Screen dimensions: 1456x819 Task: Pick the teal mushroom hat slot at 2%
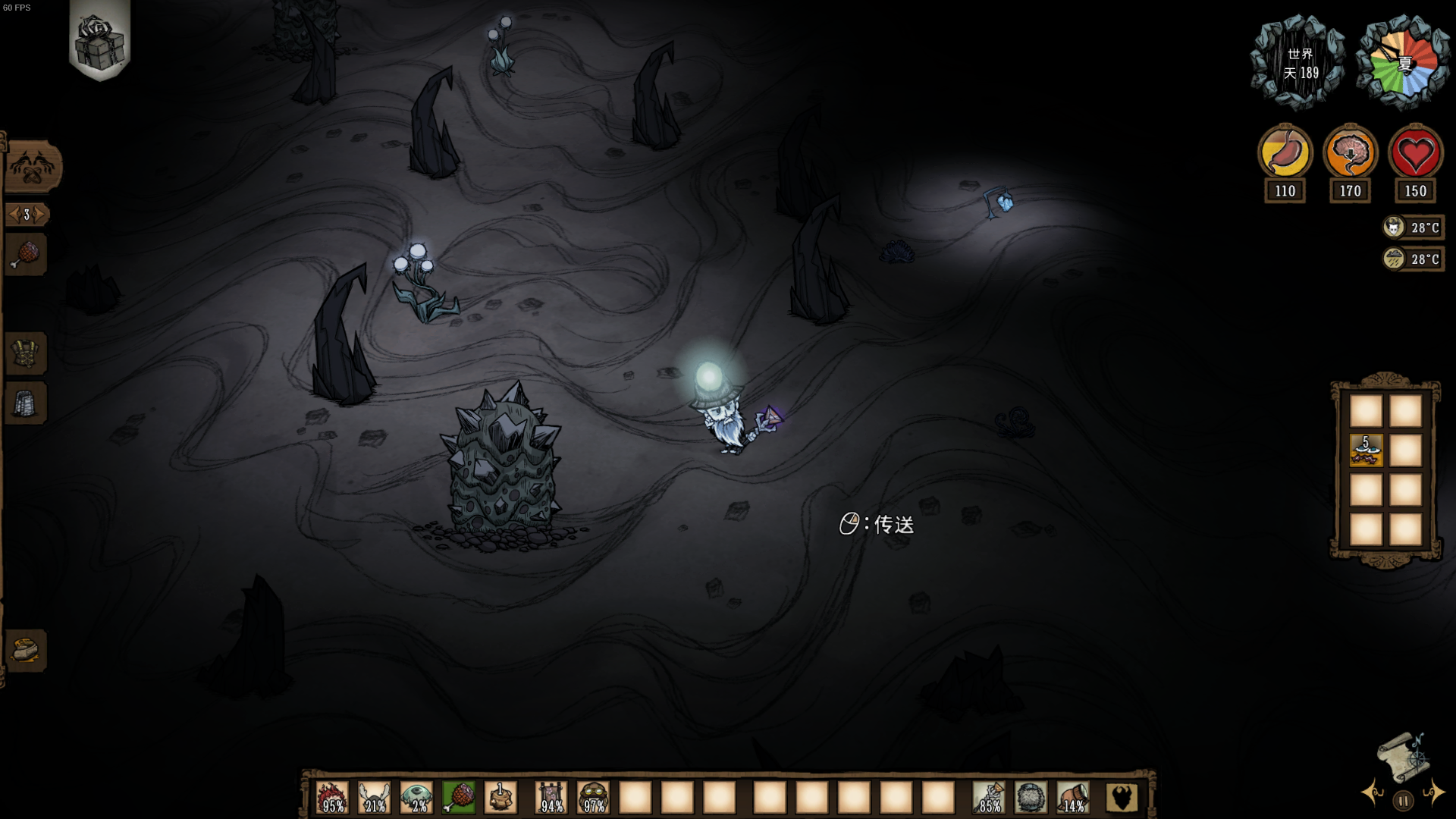[x=416, y=798]
